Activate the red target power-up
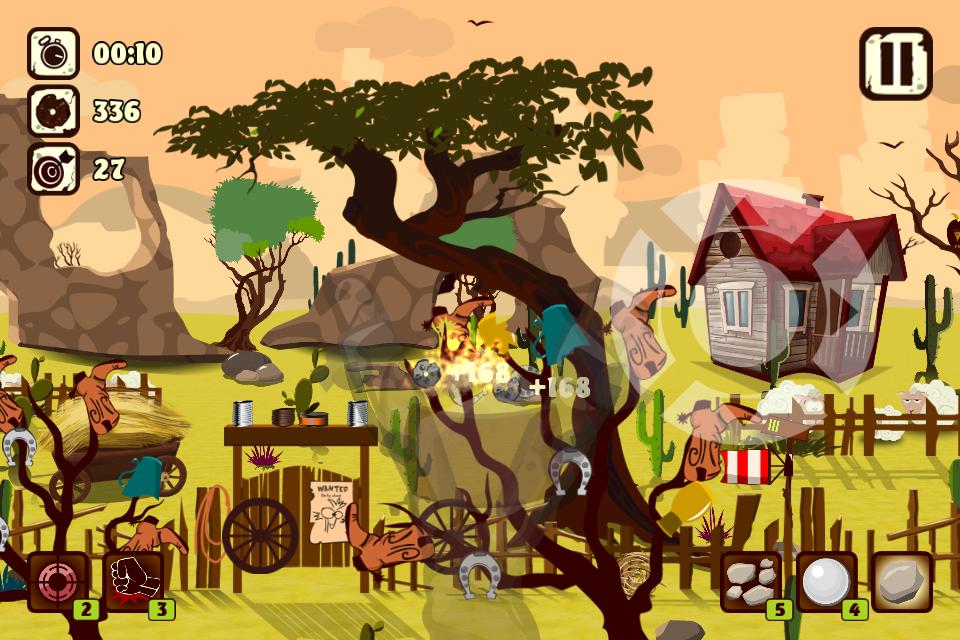960x640 pixels. 57,581
